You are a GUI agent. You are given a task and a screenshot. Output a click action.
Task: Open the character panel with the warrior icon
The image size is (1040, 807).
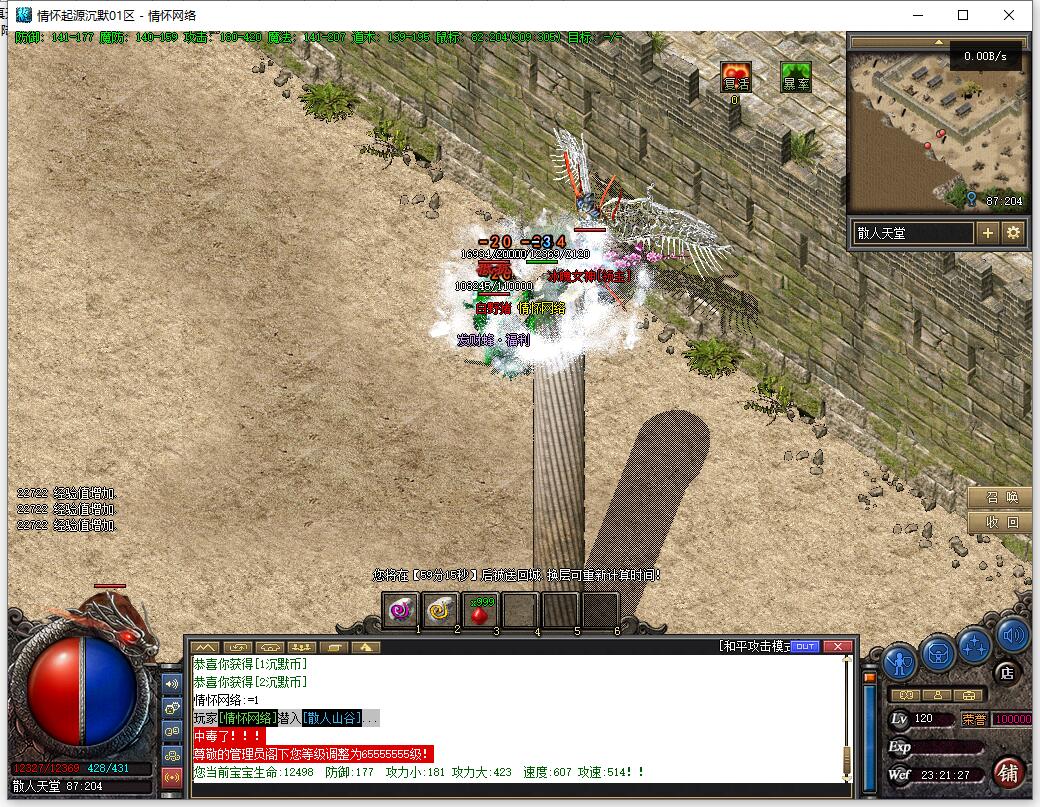click(x=900, y=661)
